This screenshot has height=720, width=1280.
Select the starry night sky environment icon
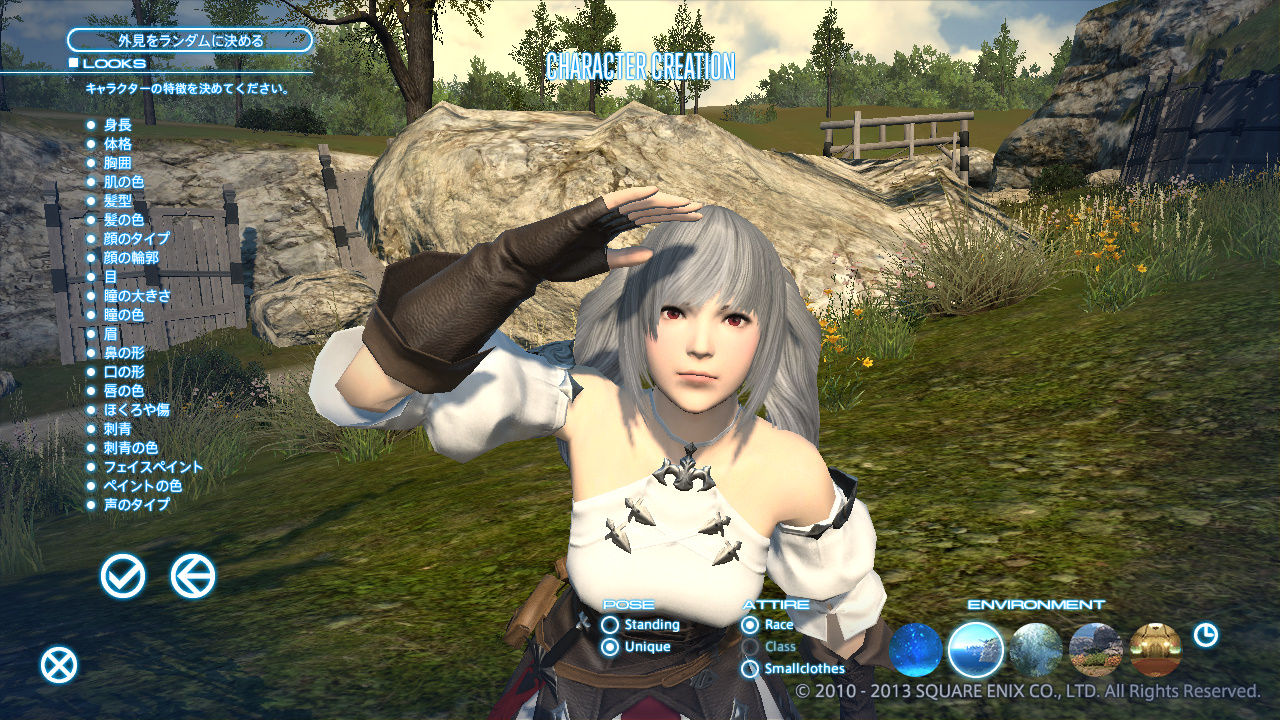pyautogui.click(x=917, y=648)
